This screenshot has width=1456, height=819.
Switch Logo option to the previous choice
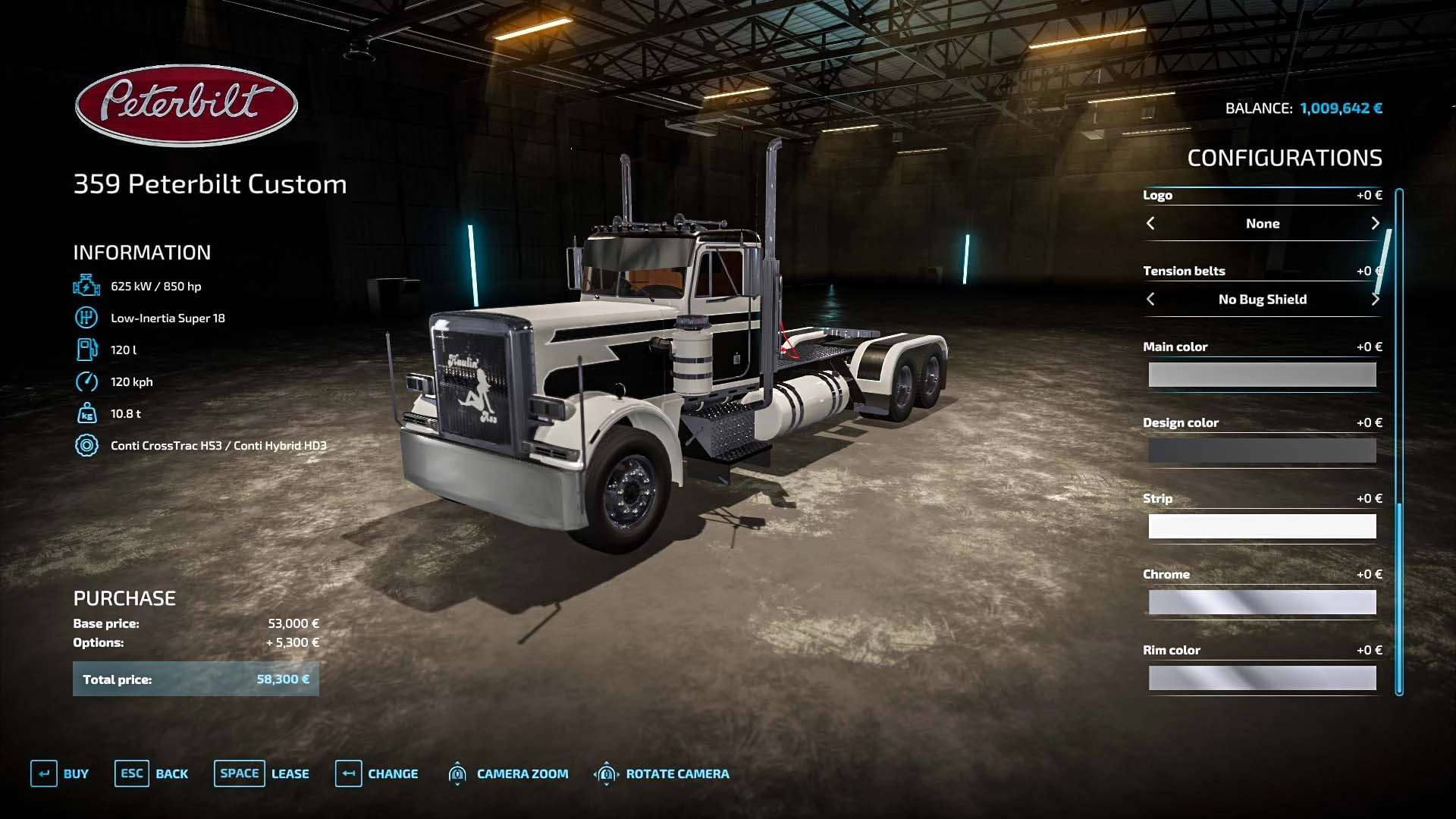click(x=1150, y=224)
